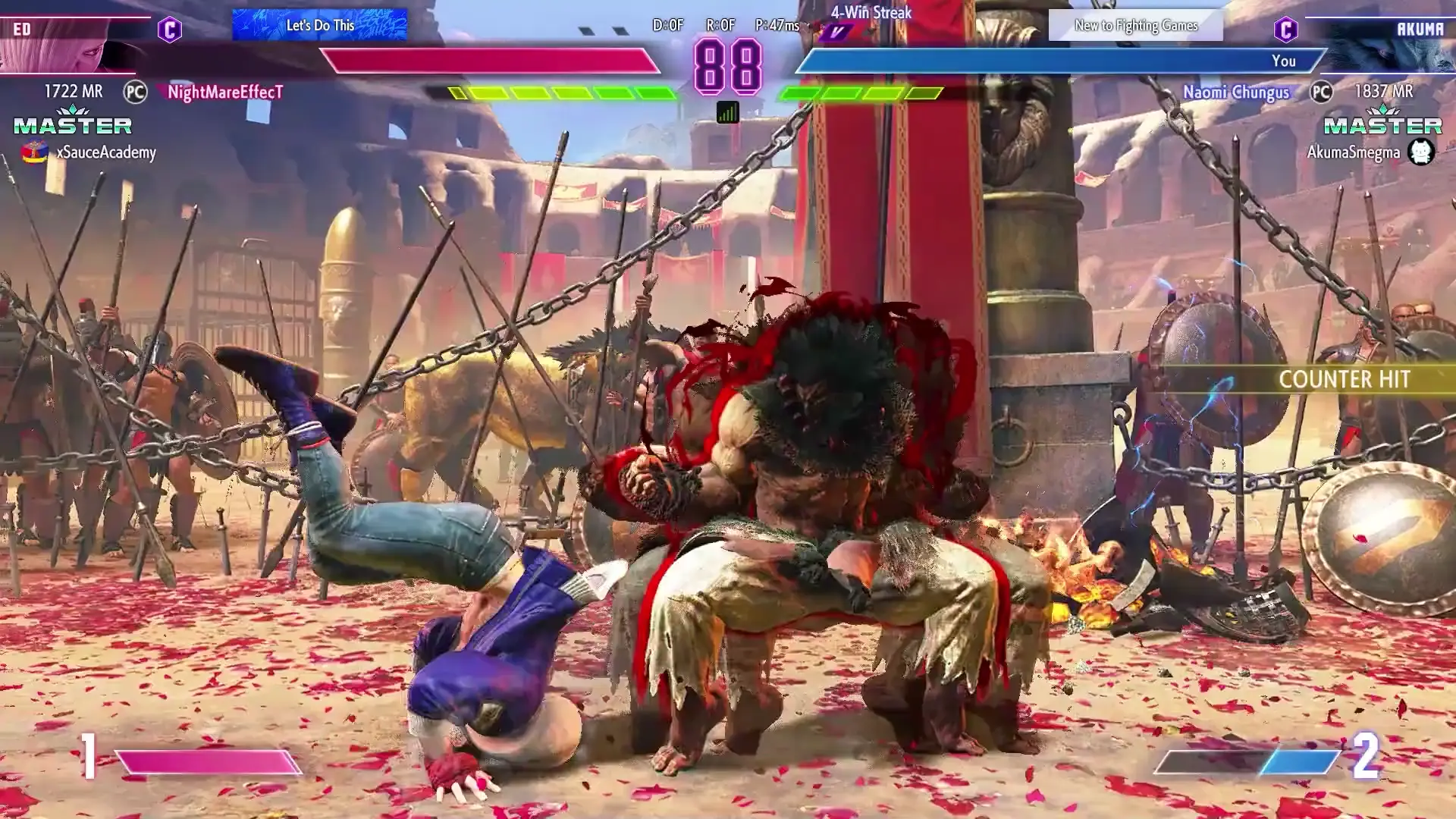Open NightMareEffecT's player name link
The image size is (1456, 819).
tap(224, 93)
